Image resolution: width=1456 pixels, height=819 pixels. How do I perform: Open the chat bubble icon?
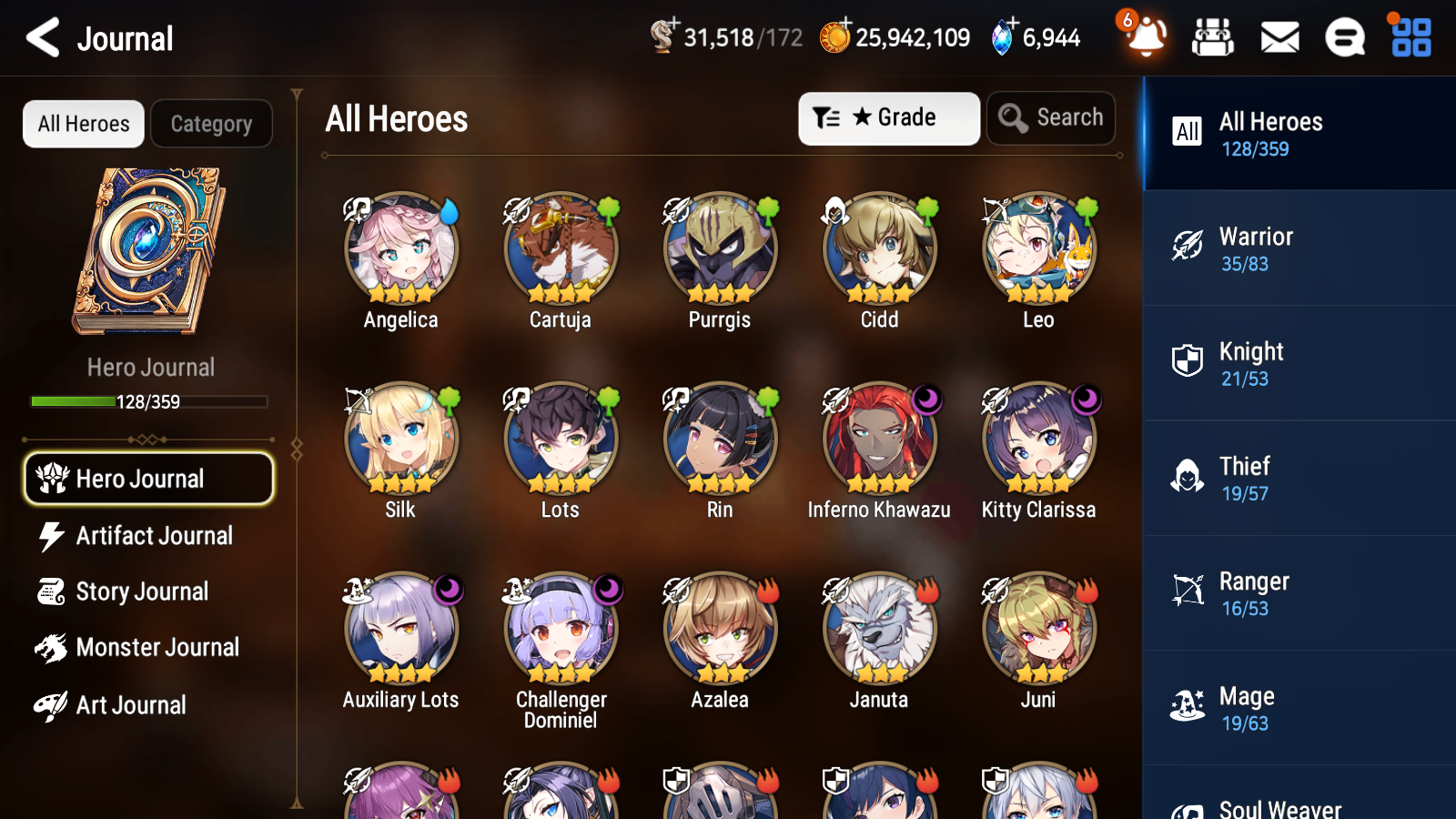(x=1344, y=38)
